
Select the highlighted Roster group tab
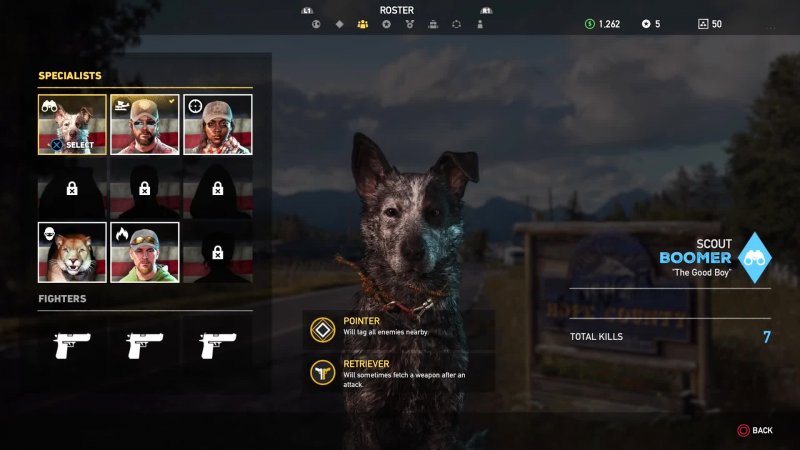coord(362,23)
